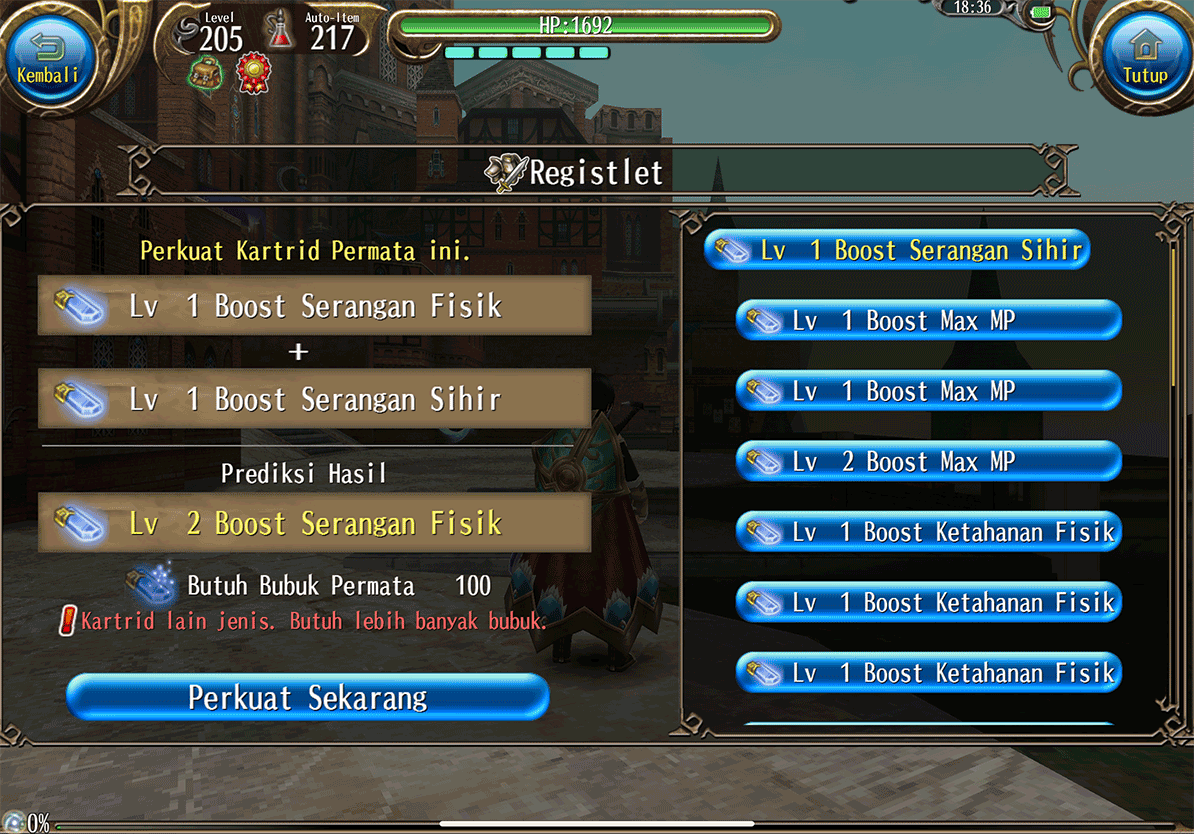This screenshot has width=1194, height=834.
Task: Select the Lv 1 Boost Serangan Fisik base cartridge
Action: pyautogui.click(x=314, y=306)
